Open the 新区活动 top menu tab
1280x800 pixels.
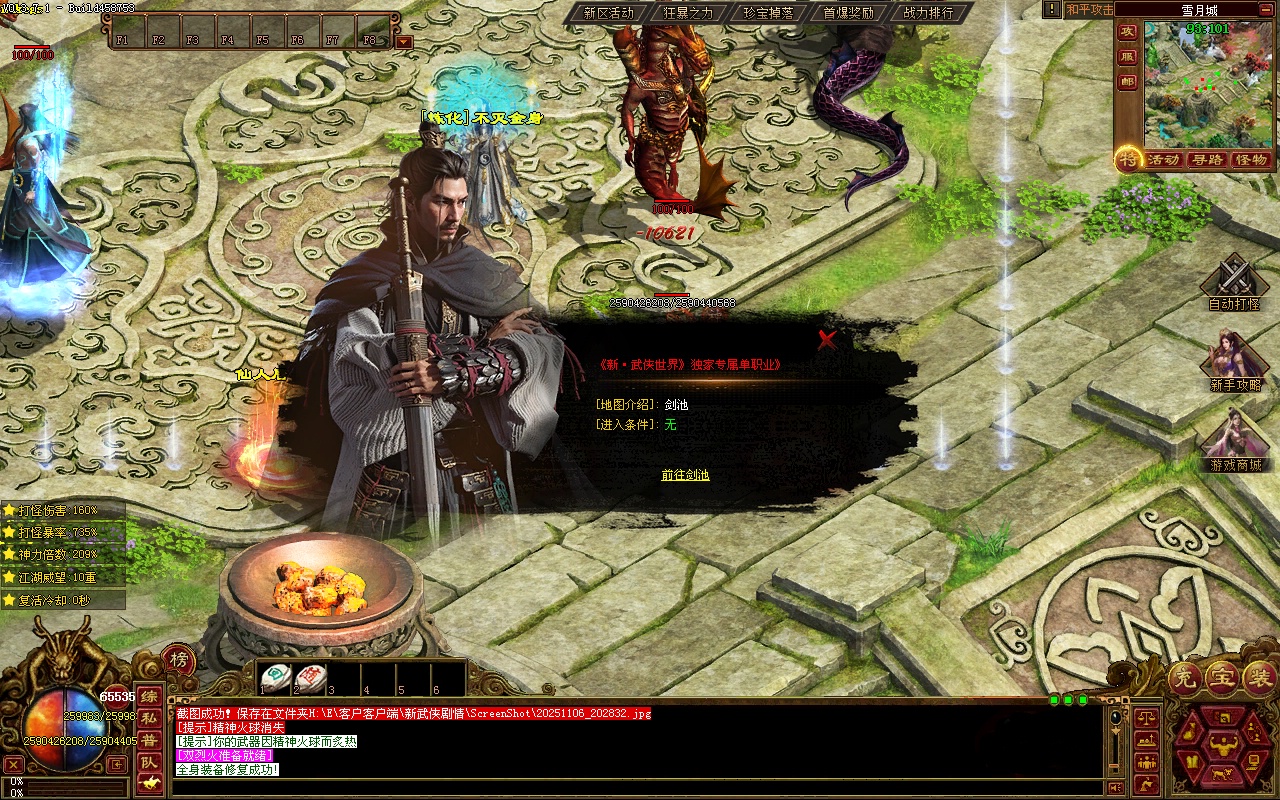pyautogui.click(x=608, y=13)
